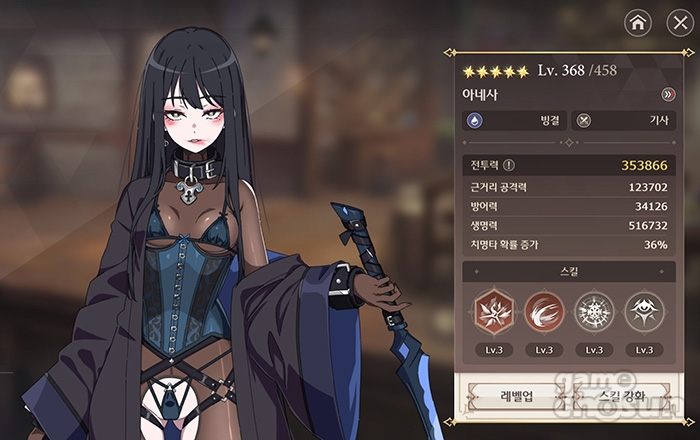This screenshot has width=700, height=440.
Task: Tap the 빙결 element tag
Action: (x=513, y=120)
